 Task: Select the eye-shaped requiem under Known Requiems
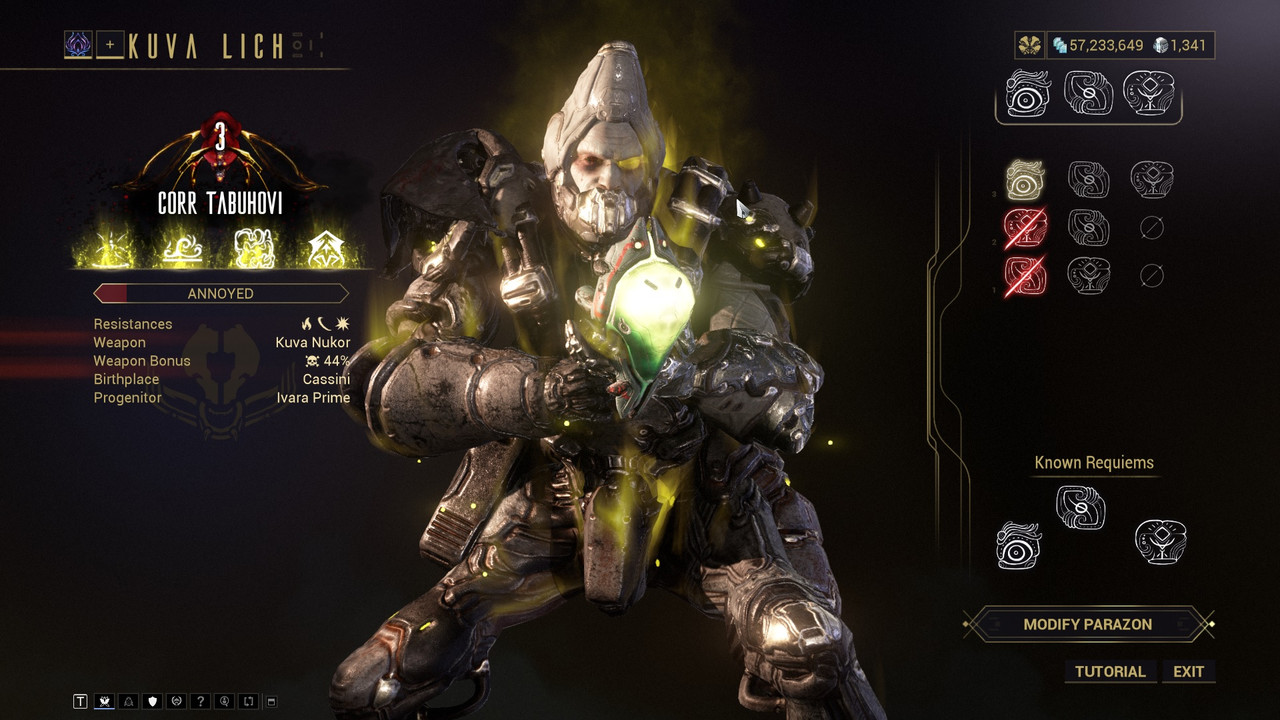1019,544
